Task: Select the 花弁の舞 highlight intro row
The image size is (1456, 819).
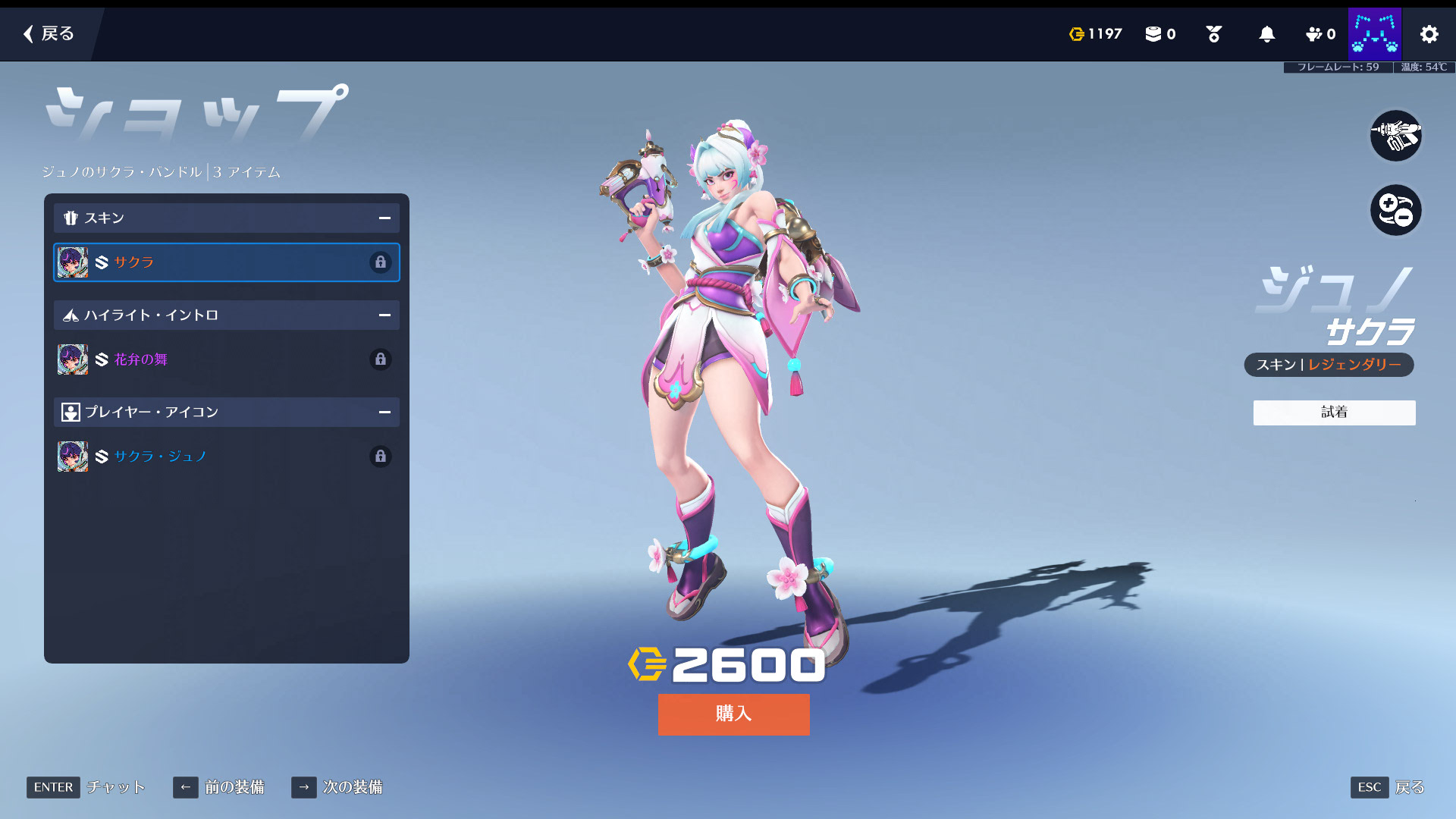Action: click(x=226, y=359)
